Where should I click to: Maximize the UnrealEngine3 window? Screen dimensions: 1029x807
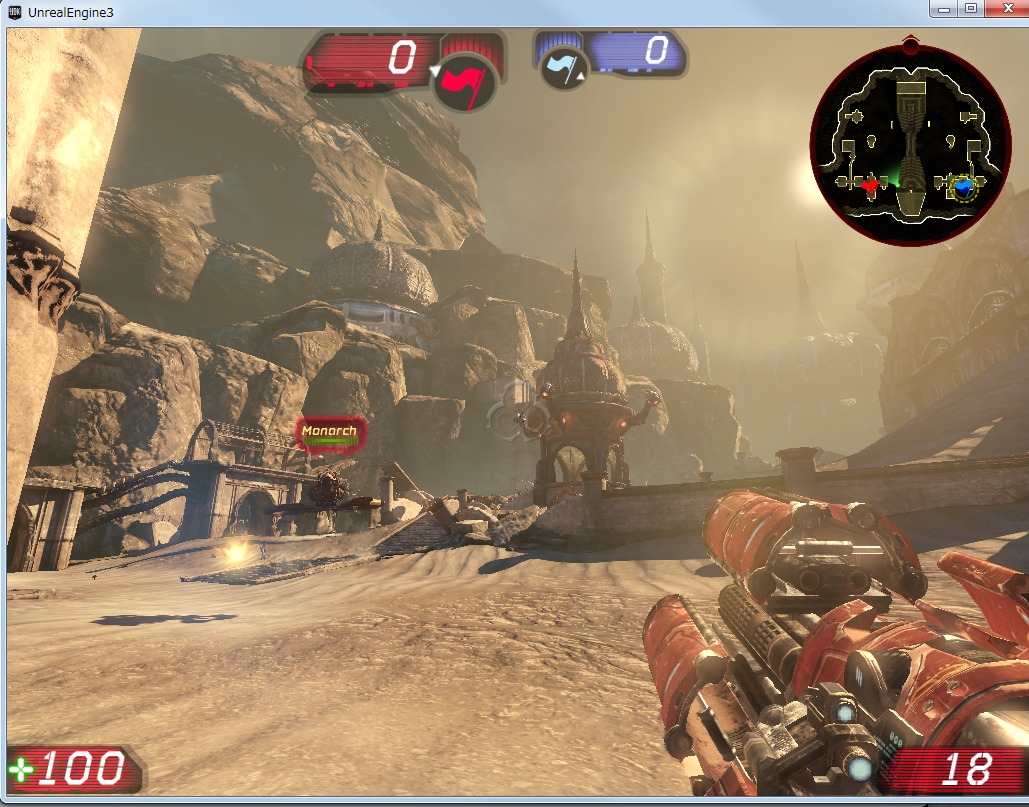point(970,8)
